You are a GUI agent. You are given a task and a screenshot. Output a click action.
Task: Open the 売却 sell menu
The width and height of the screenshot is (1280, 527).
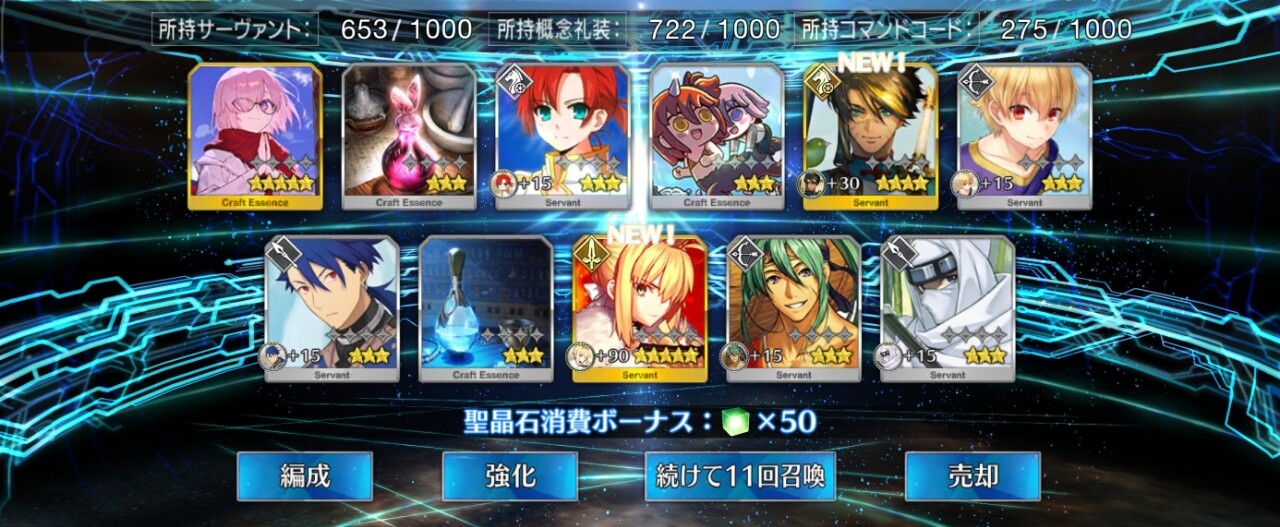[x=972, y=476]
